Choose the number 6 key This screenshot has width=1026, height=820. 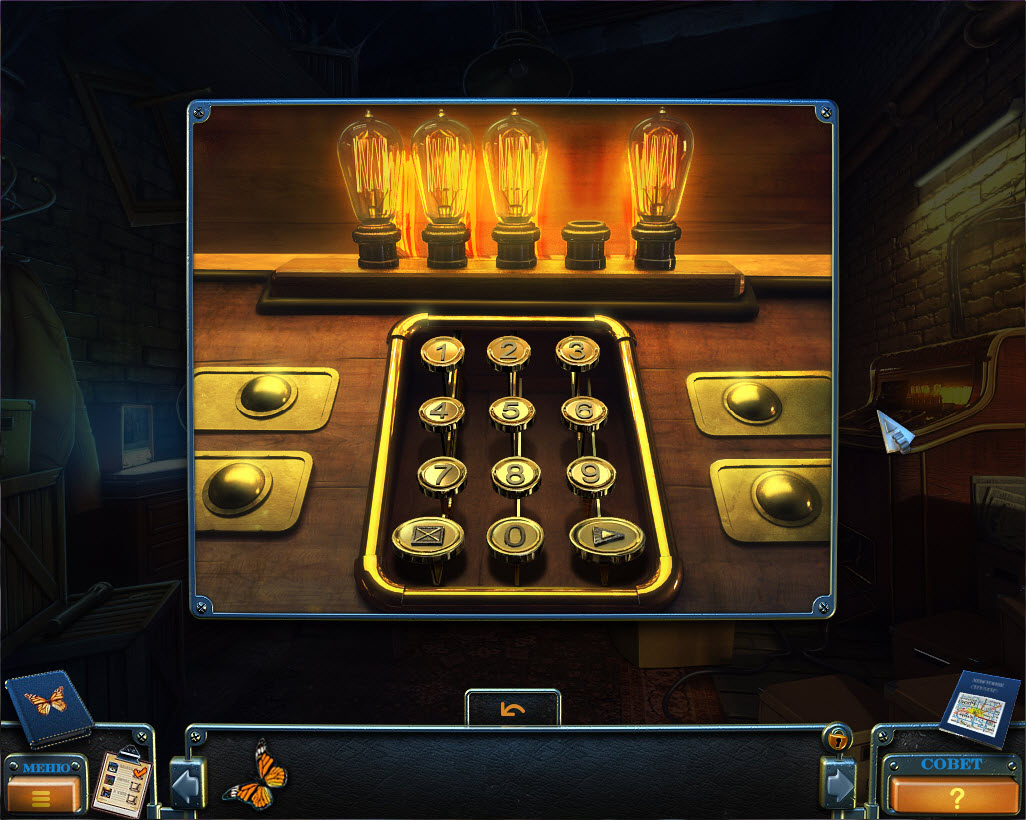584,411
